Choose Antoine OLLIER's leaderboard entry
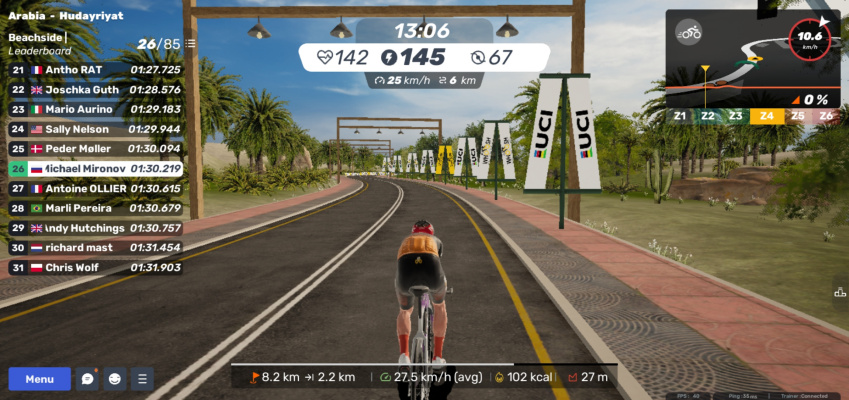Image resolution: width=849 pixels, height=400 pixels. pos(95,188)
